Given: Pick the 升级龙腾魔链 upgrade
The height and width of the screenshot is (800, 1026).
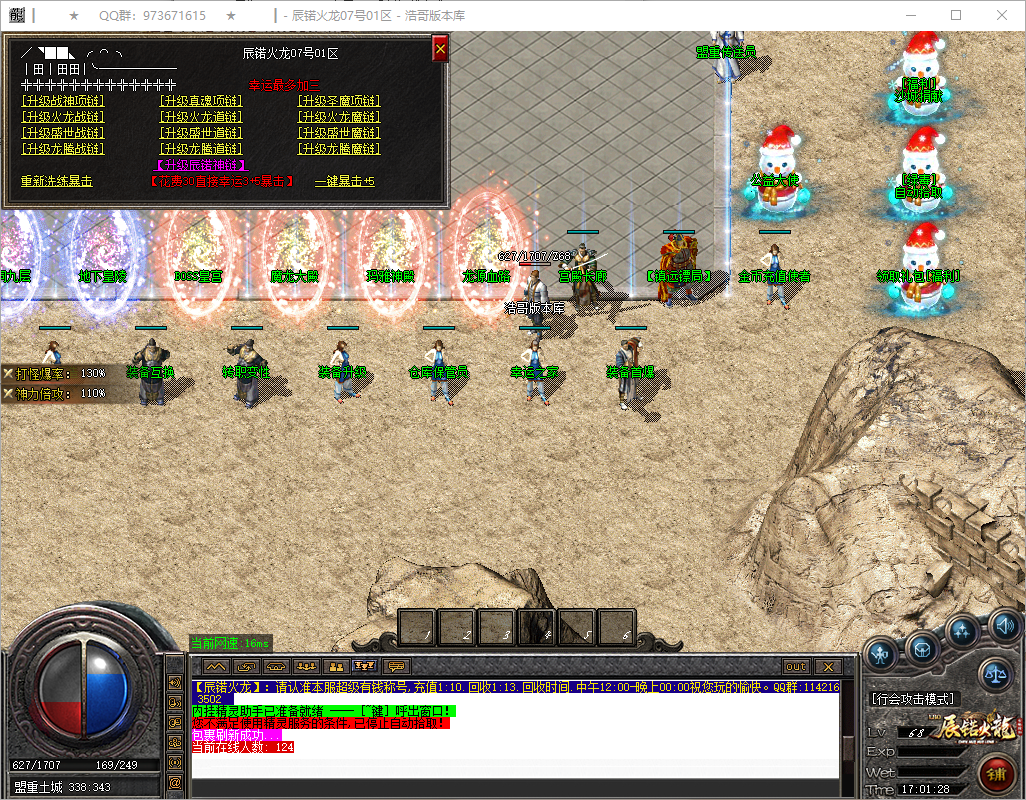Looking at the screenshot, I should (339, 149).
